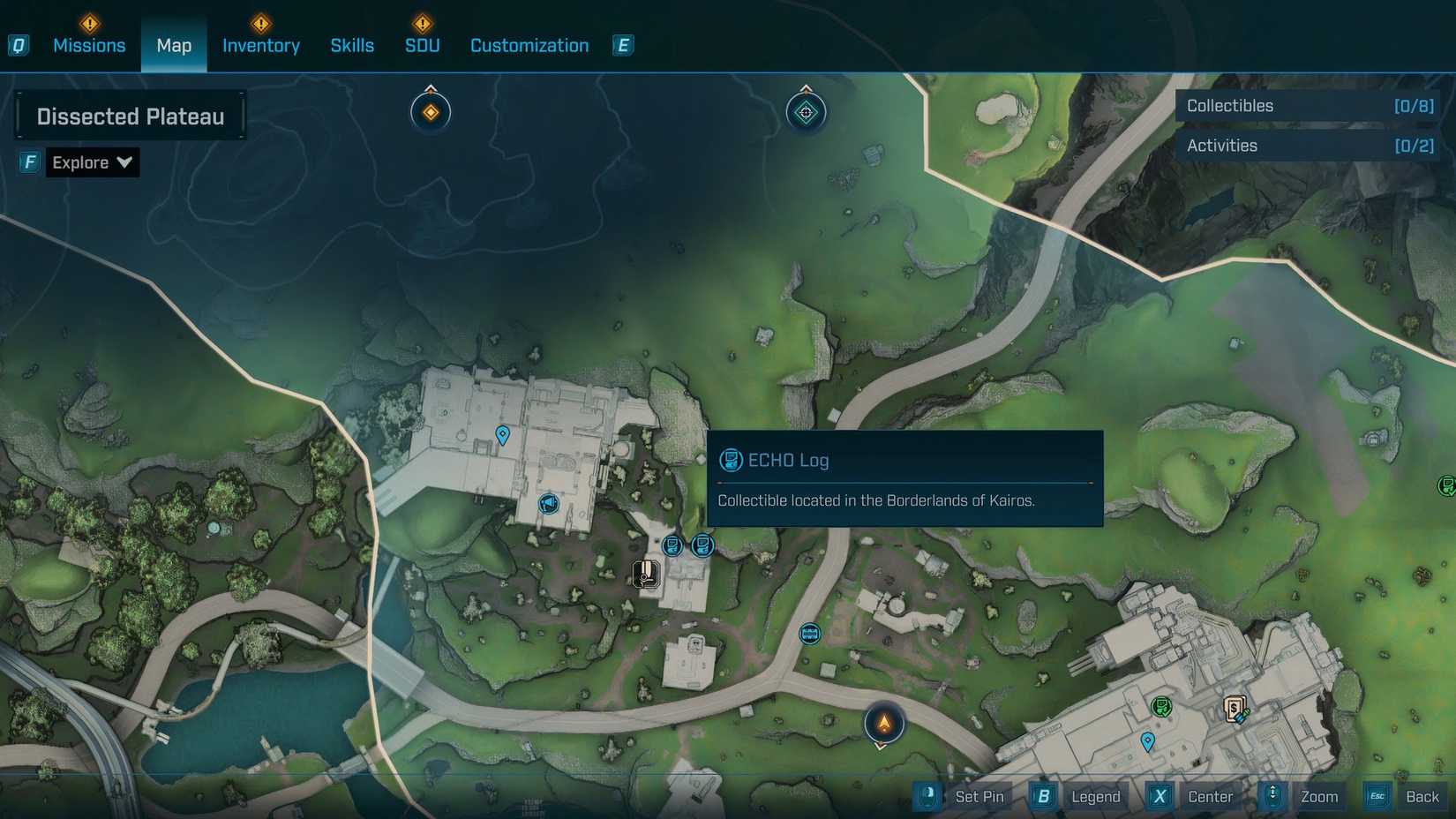Click the megaphone map marker
1456x819 pixels.
coord(548,504)
